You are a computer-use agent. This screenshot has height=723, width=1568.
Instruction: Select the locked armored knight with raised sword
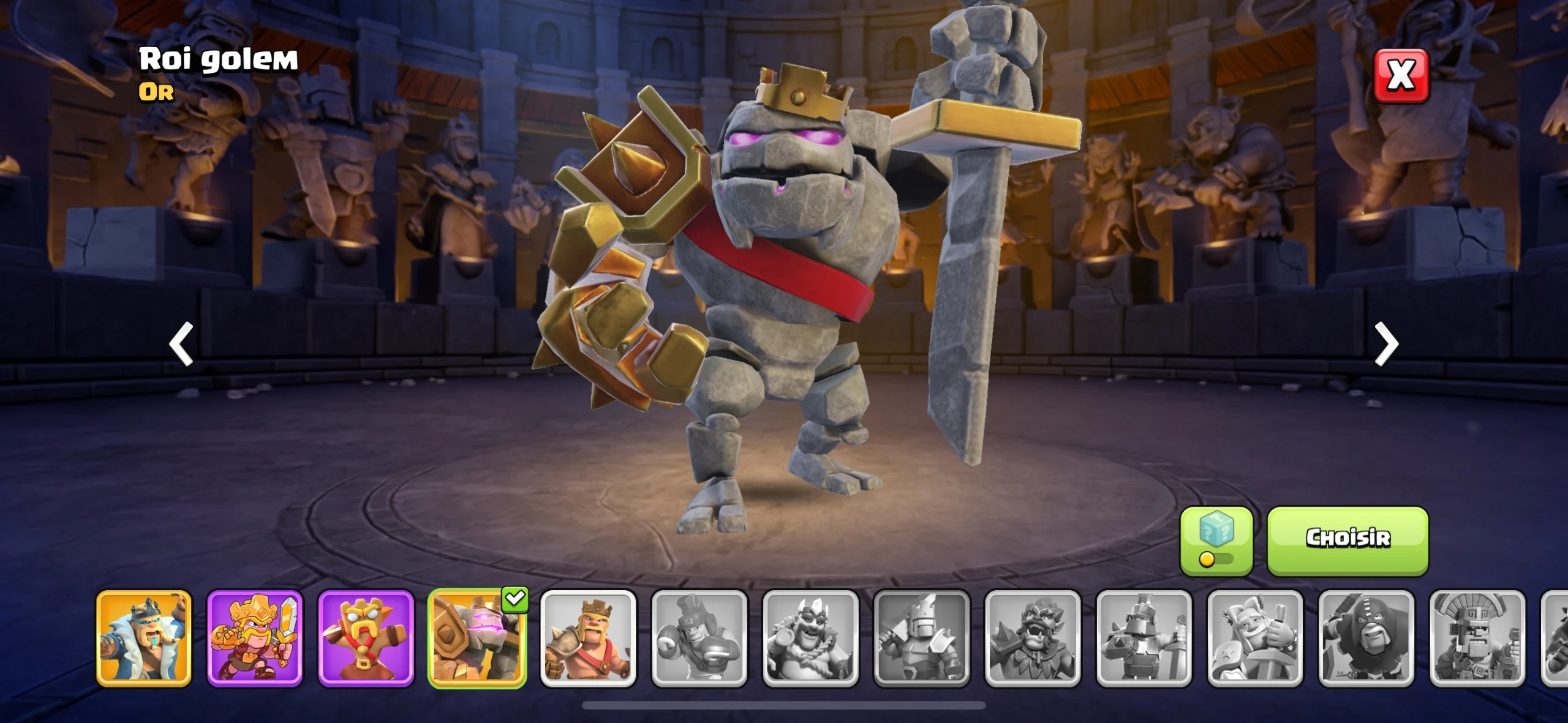tap(922, 638)
